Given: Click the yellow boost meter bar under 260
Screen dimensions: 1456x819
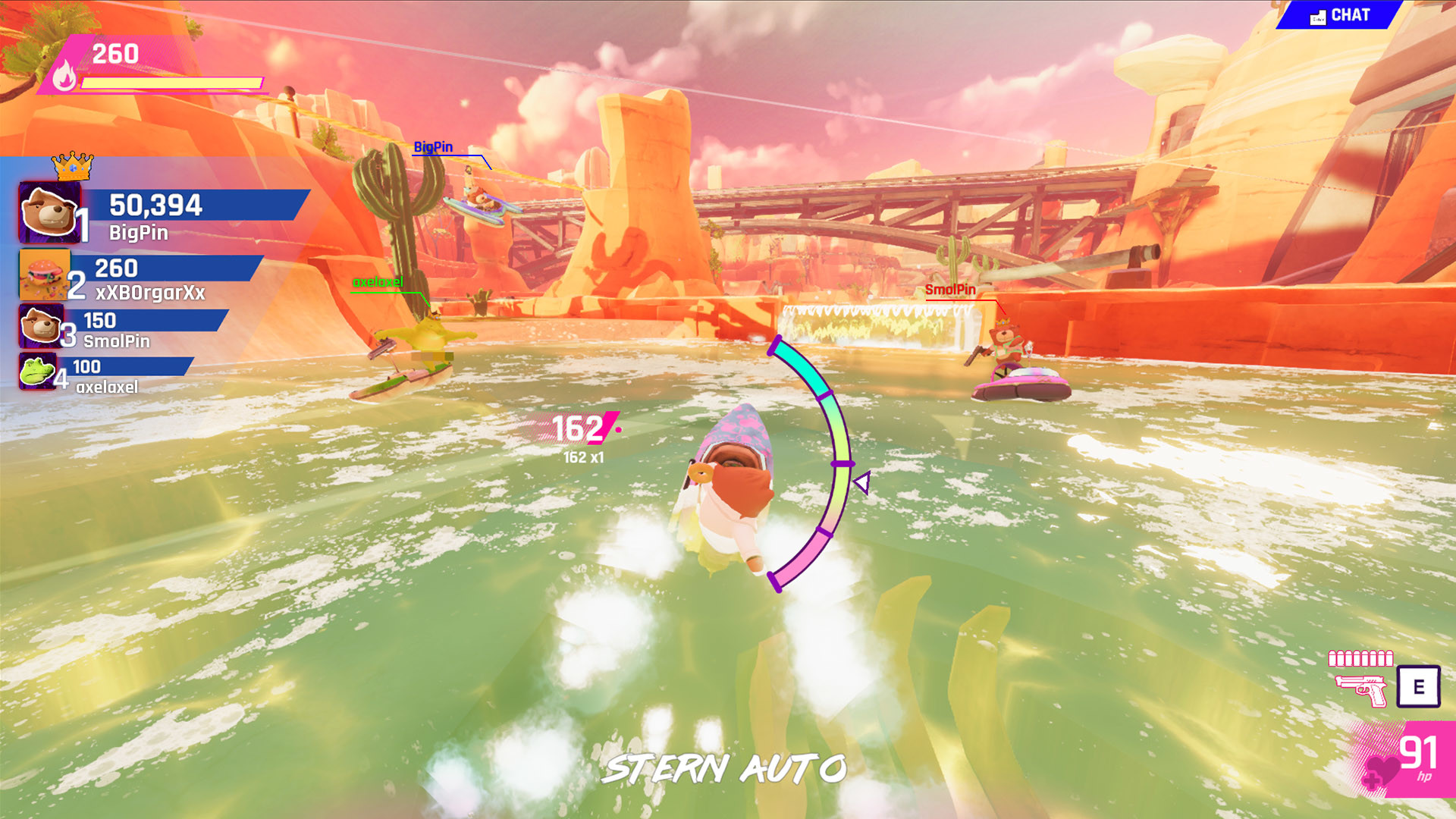Looking at the screenshot, I should coord(171,83).
